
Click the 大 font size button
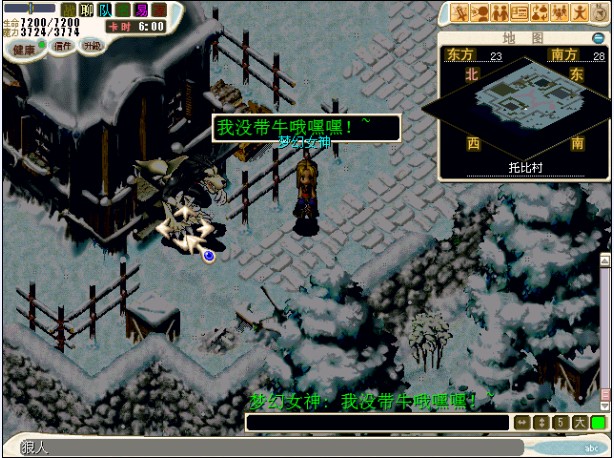580,423
